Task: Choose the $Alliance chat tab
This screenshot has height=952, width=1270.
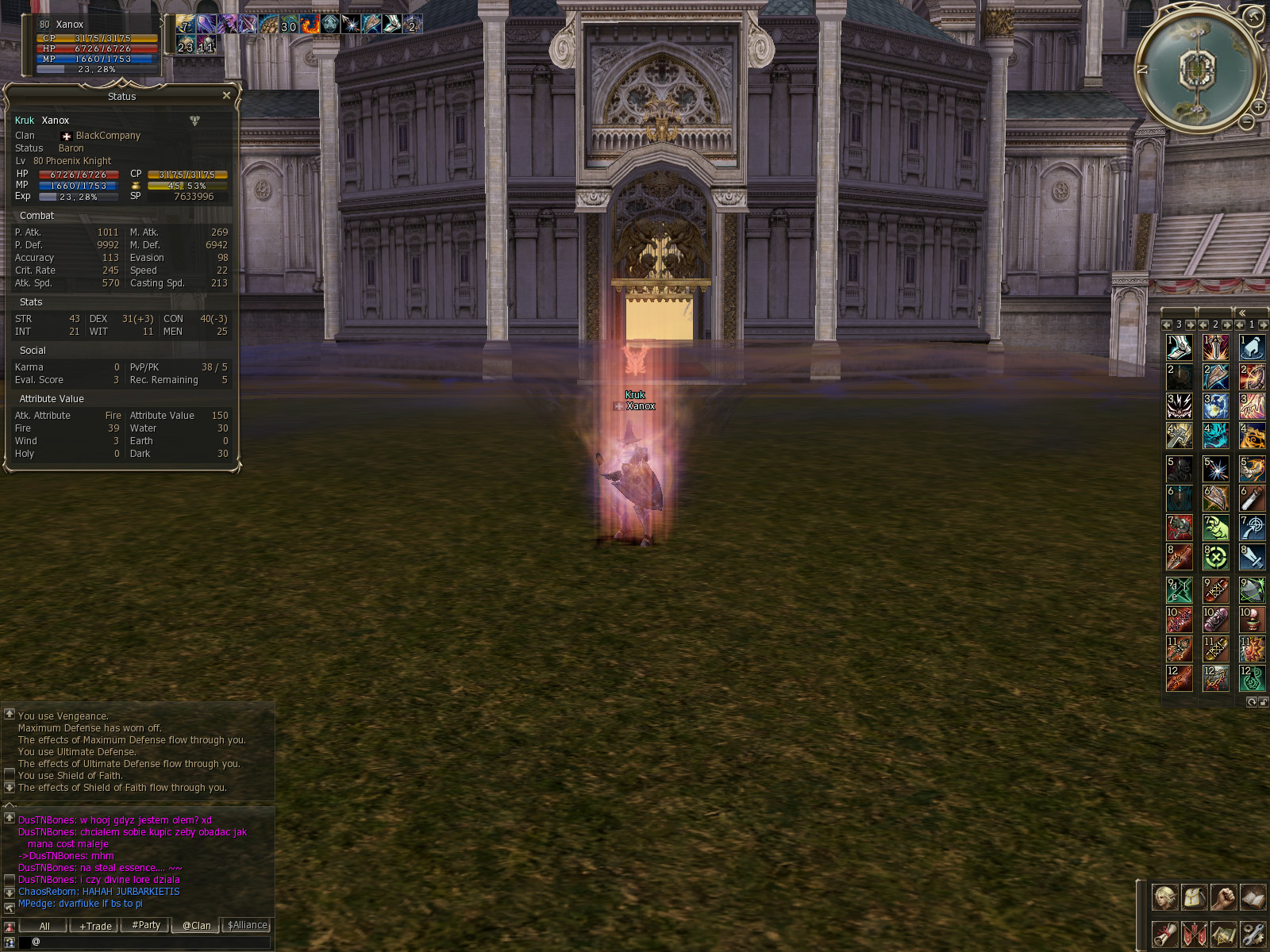Action: pos(247,926)
